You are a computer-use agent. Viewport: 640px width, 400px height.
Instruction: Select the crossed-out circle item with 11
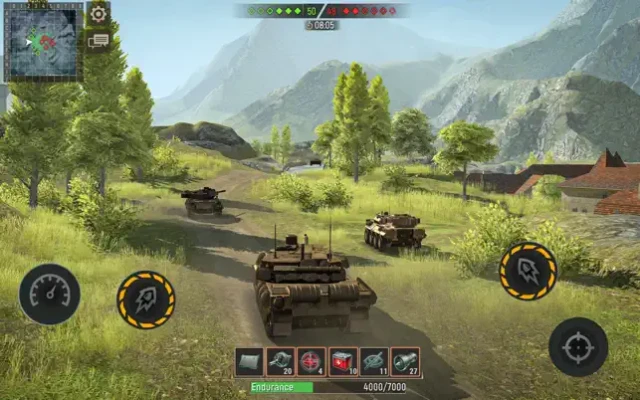coord(374,362)
